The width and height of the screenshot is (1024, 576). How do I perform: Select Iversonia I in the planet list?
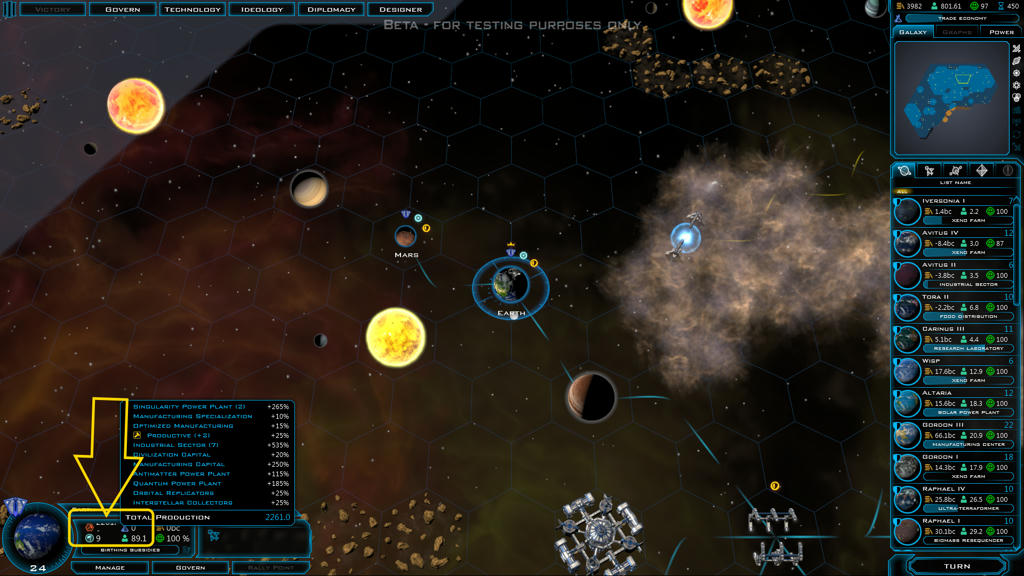[955, 212]
